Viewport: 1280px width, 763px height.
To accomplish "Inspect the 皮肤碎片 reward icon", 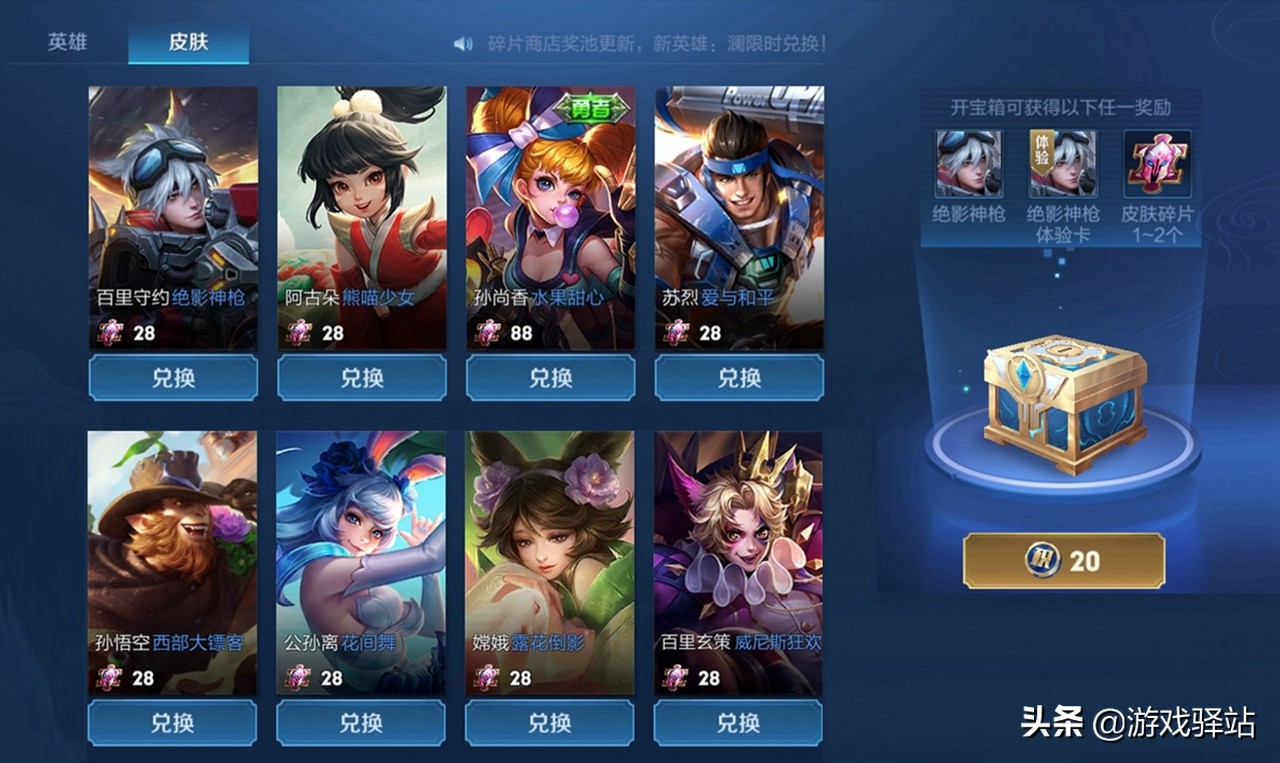I will (x=1157, y=164).
